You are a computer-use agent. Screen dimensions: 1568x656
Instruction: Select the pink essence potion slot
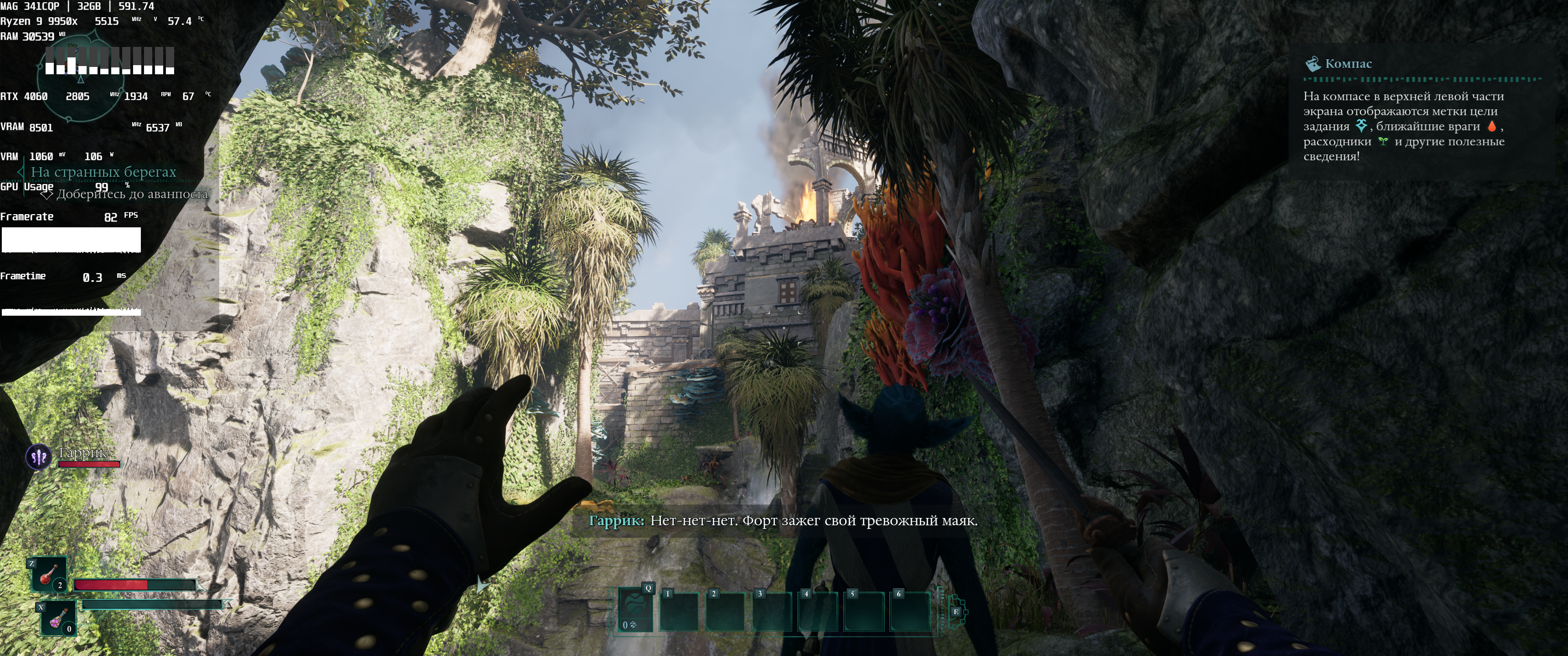click(x=58, y=618)
